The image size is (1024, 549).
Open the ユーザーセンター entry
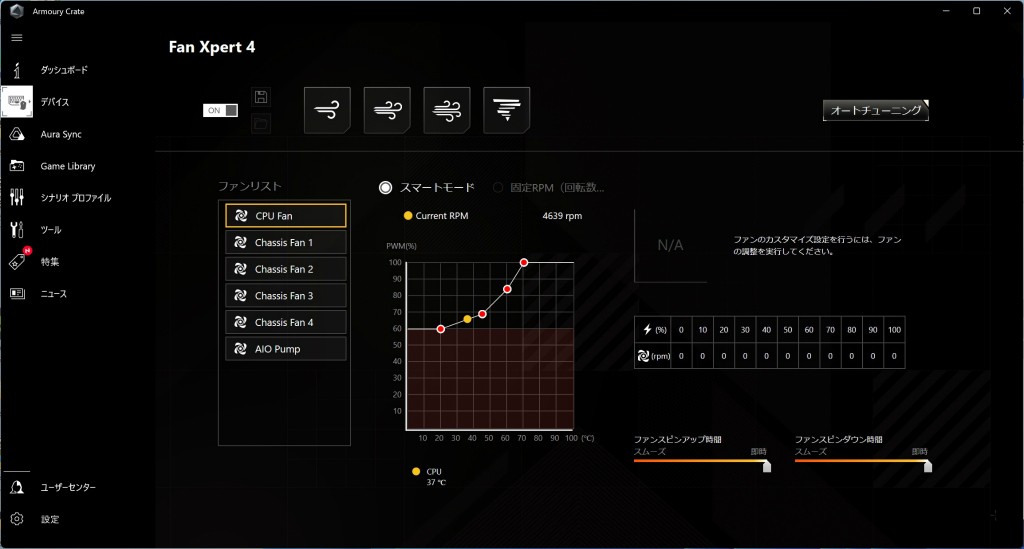[x=68, y=487]
